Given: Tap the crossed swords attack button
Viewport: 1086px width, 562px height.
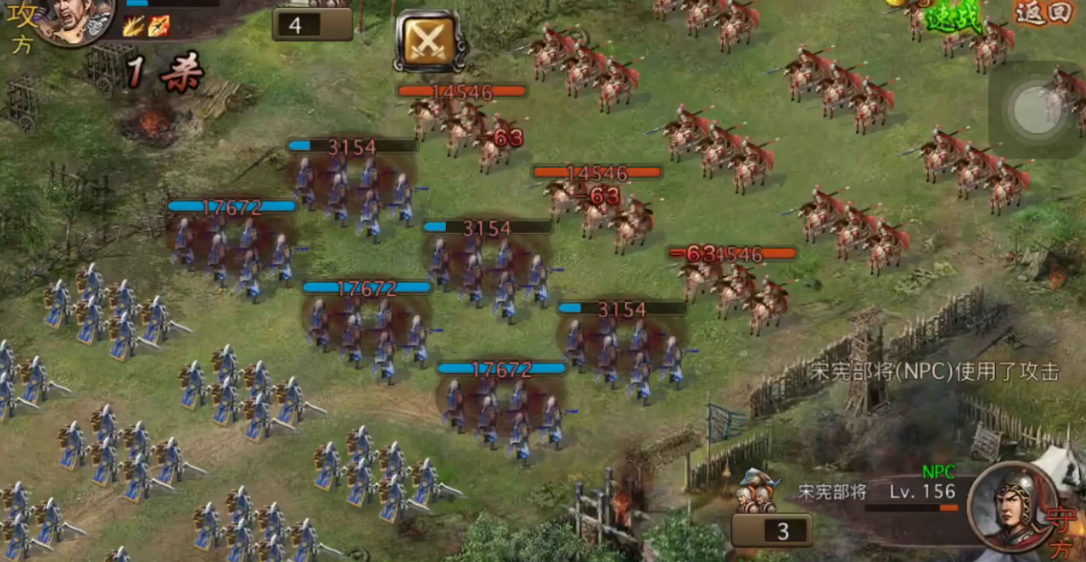Looking at the screenshot, I should (428, 41).
